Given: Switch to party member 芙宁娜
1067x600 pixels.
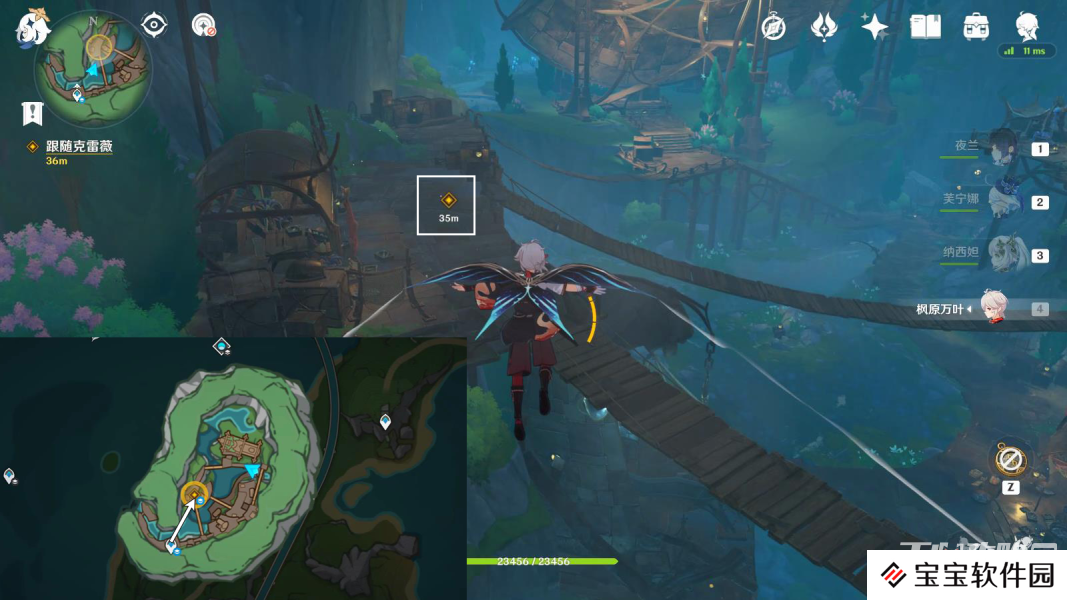Looking at the screenshot, I should [x=1002, y=200].
